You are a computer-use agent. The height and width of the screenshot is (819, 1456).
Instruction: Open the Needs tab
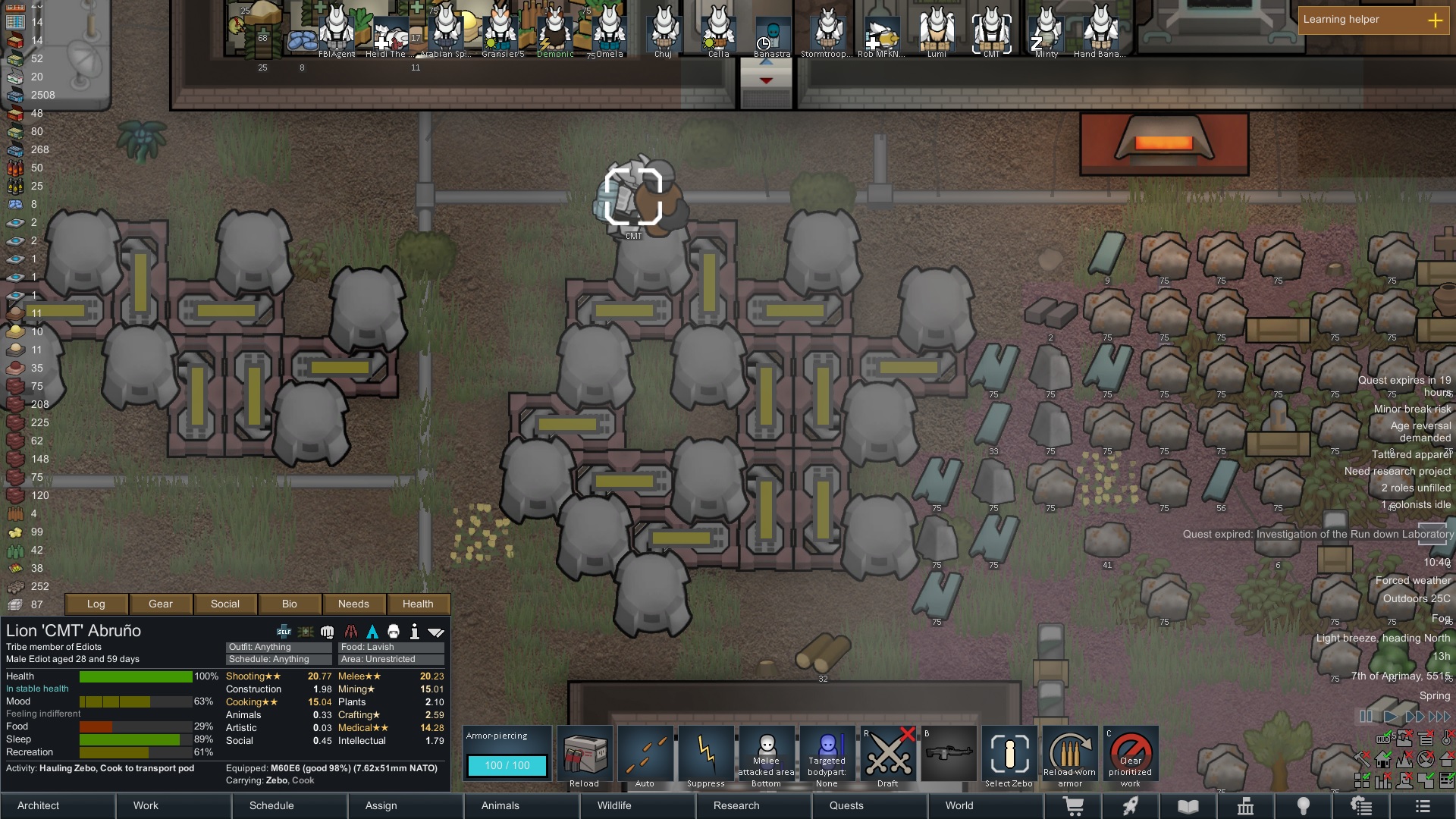[353, 604]
